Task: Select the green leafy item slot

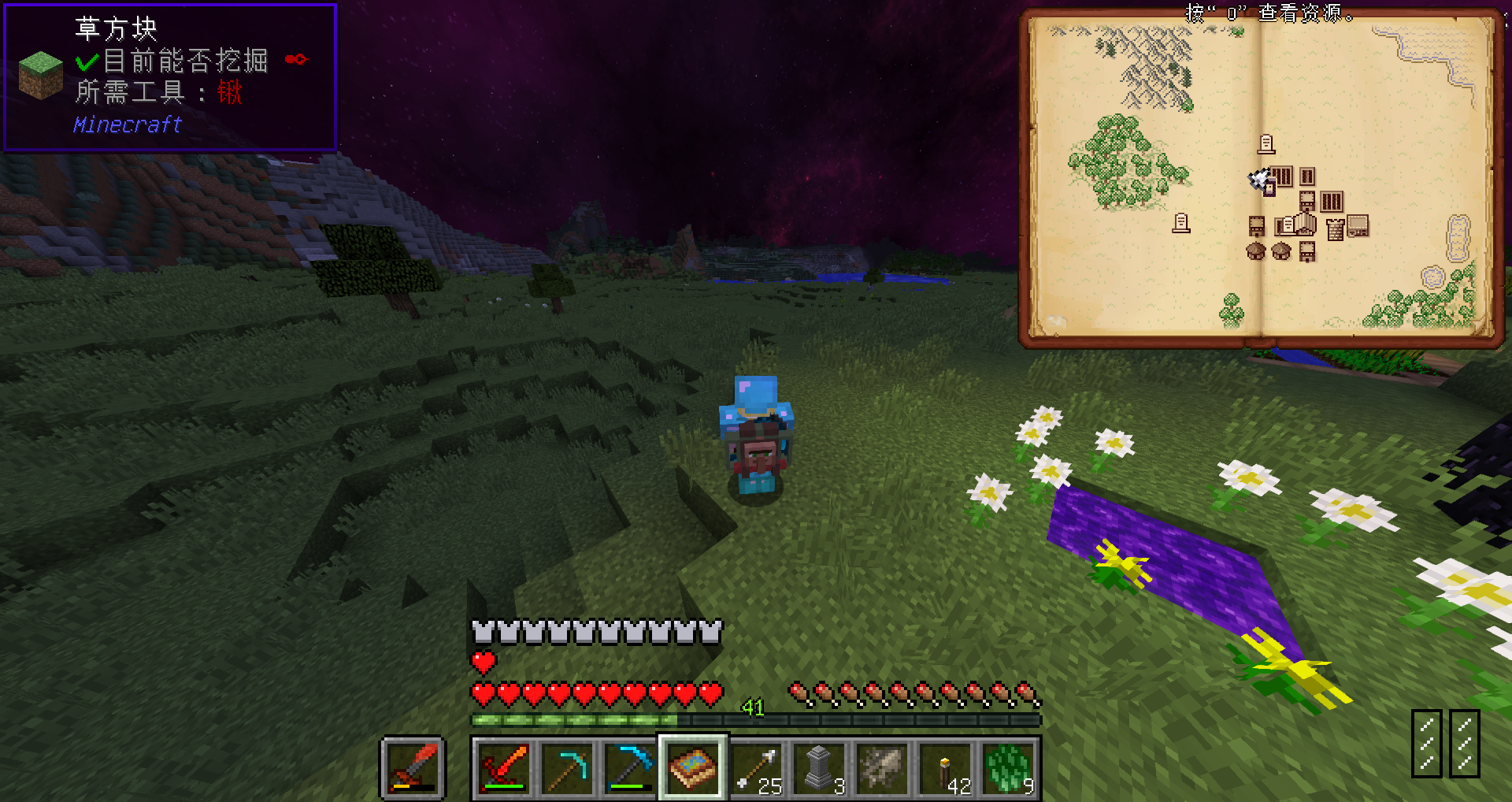Action: 1008,767
